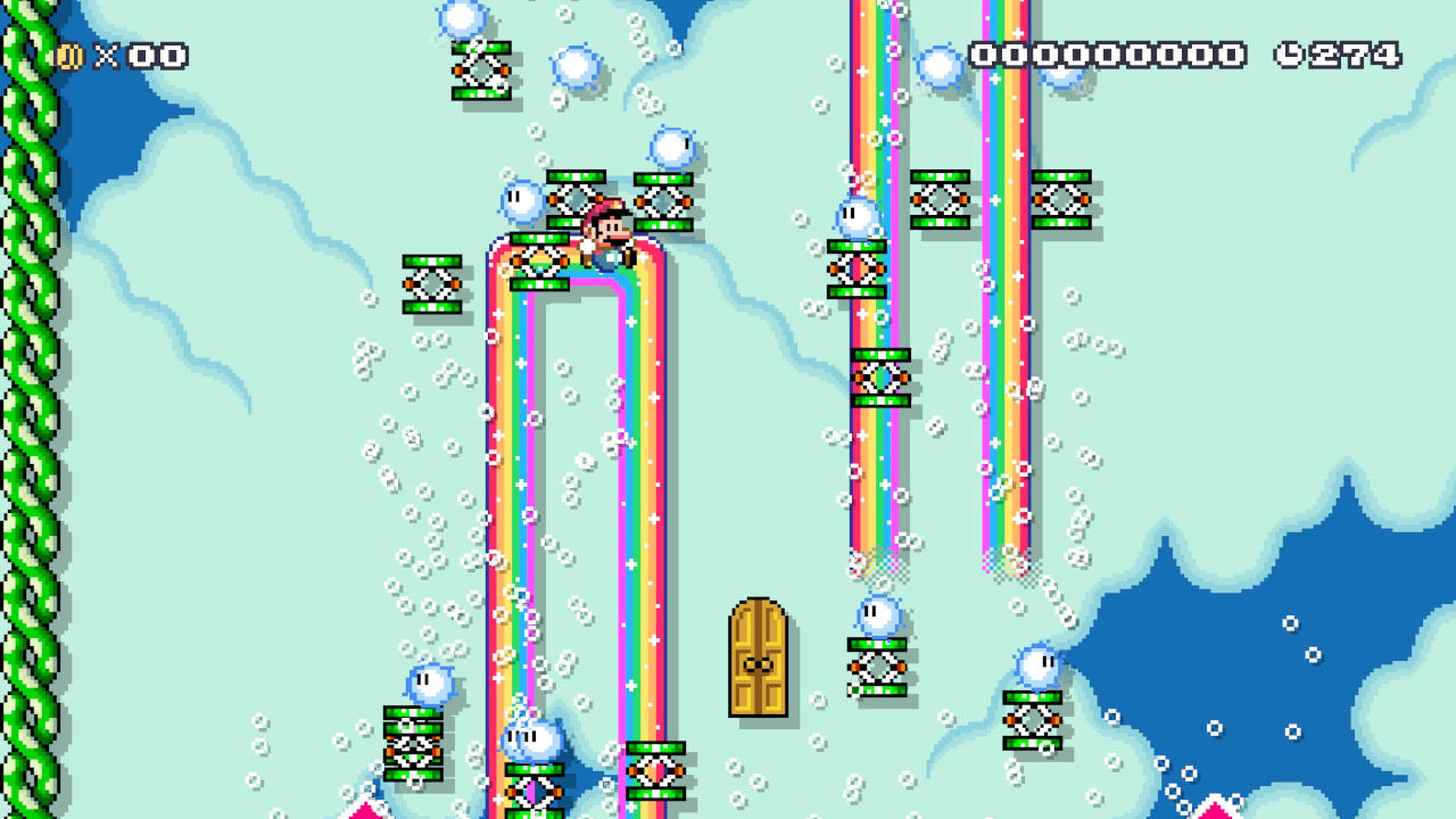Click the timer value 274
This screenshot has height=819, width=1456.
tap(1356, 55)
